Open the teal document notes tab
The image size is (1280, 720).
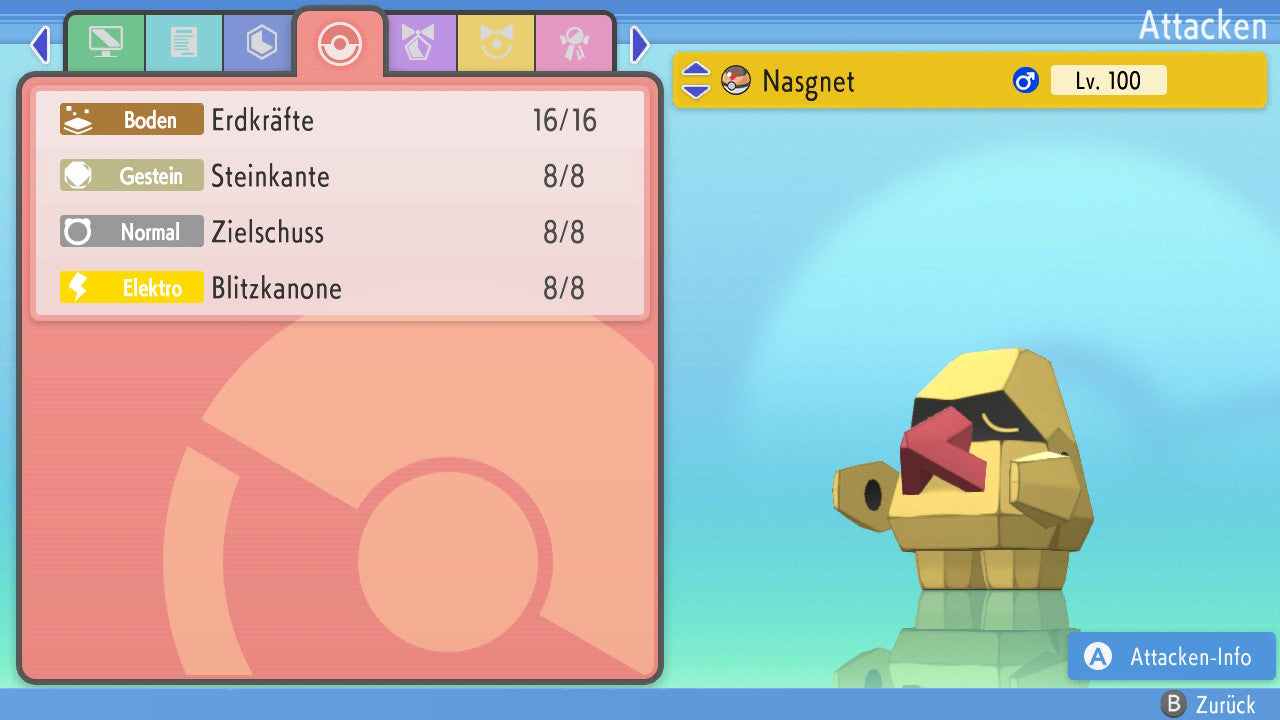184,43
